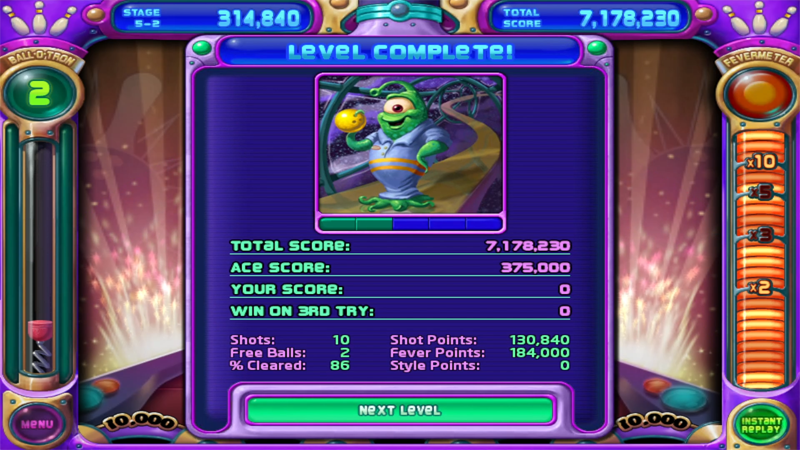The height and width of the screenshot is (450, 800).
Task: Continue with the Next Level button
Action: click(399, 410)
